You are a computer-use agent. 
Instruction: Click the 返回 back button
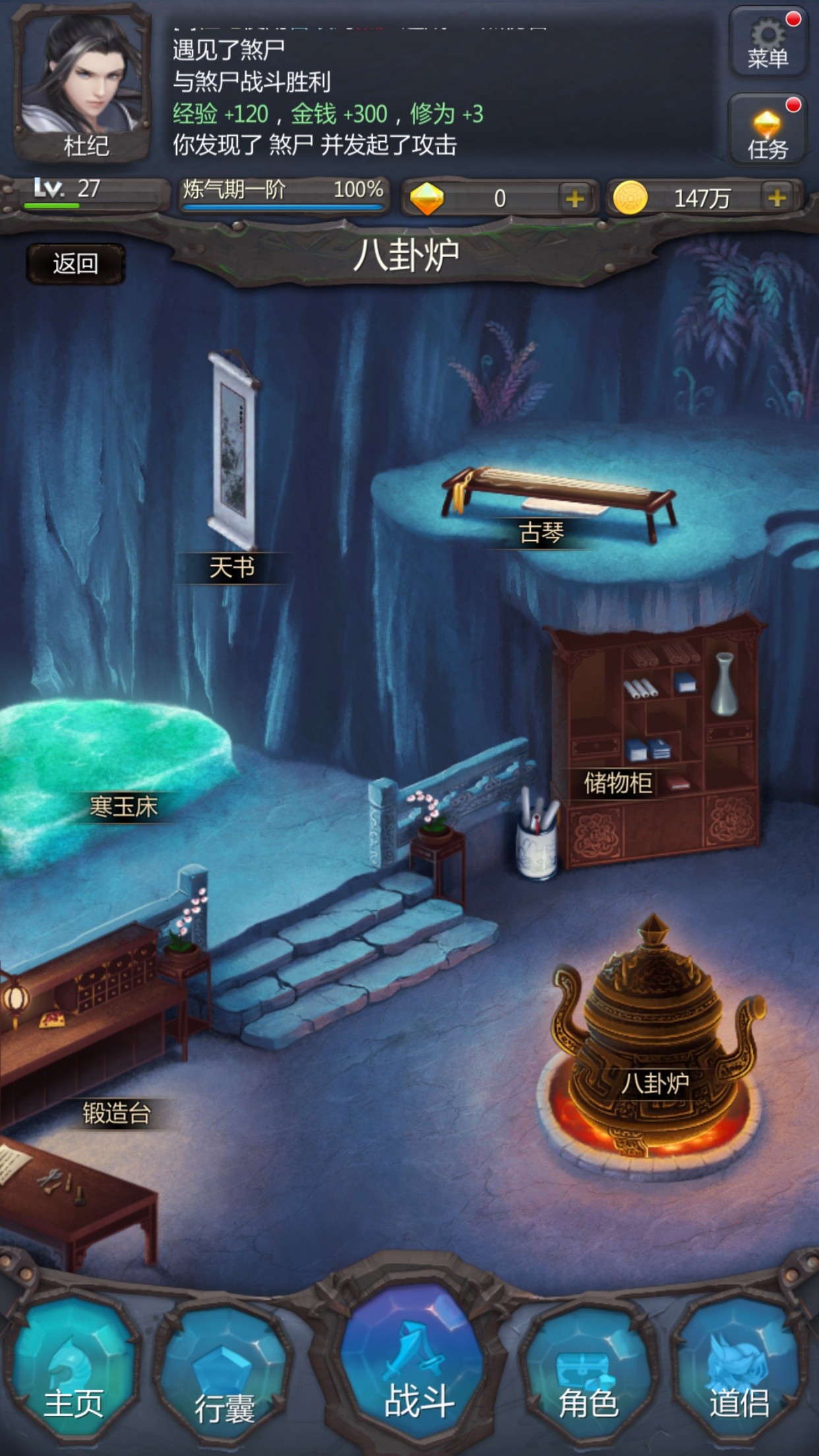75,264
